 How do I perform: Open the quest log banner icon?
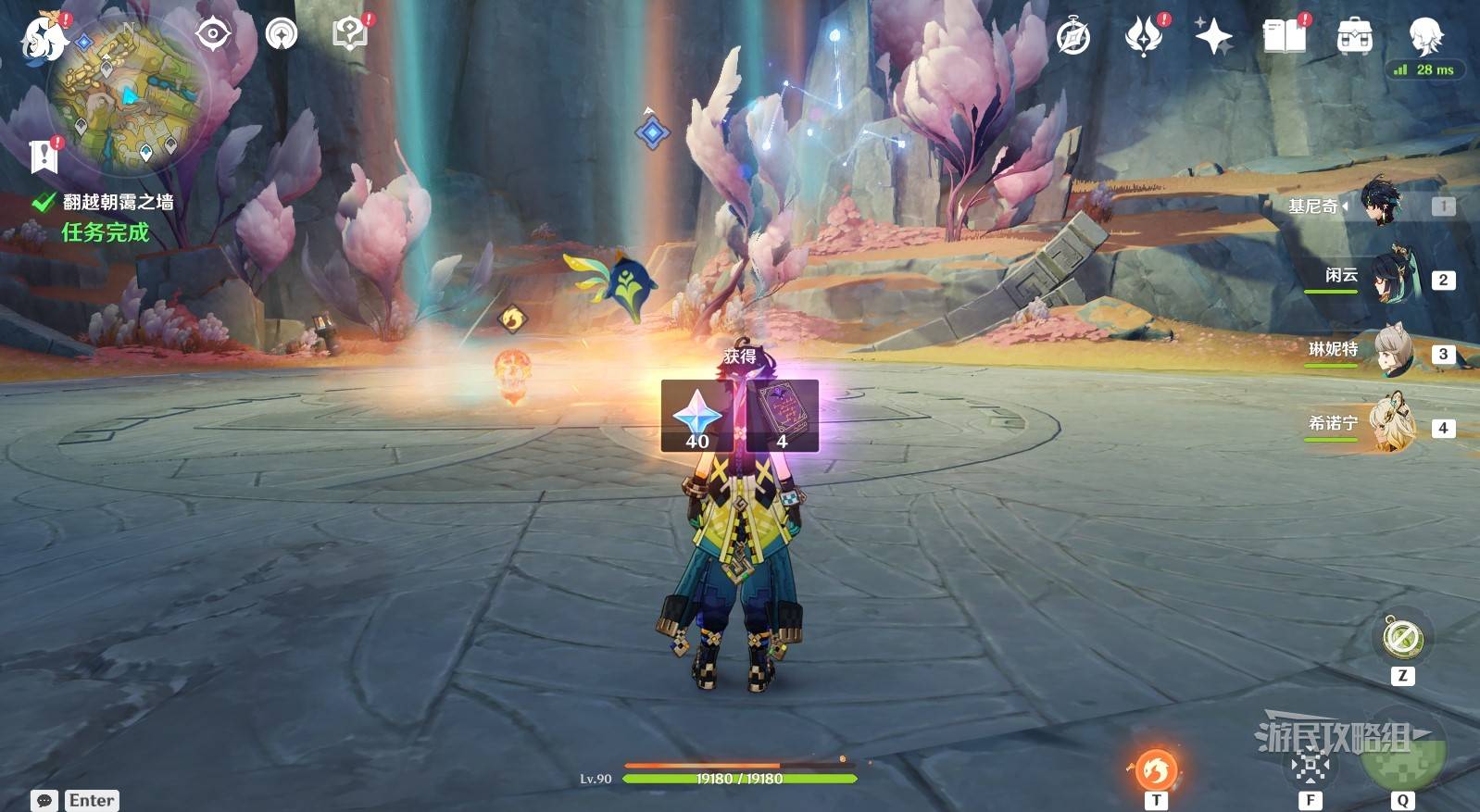pos(44,156)
